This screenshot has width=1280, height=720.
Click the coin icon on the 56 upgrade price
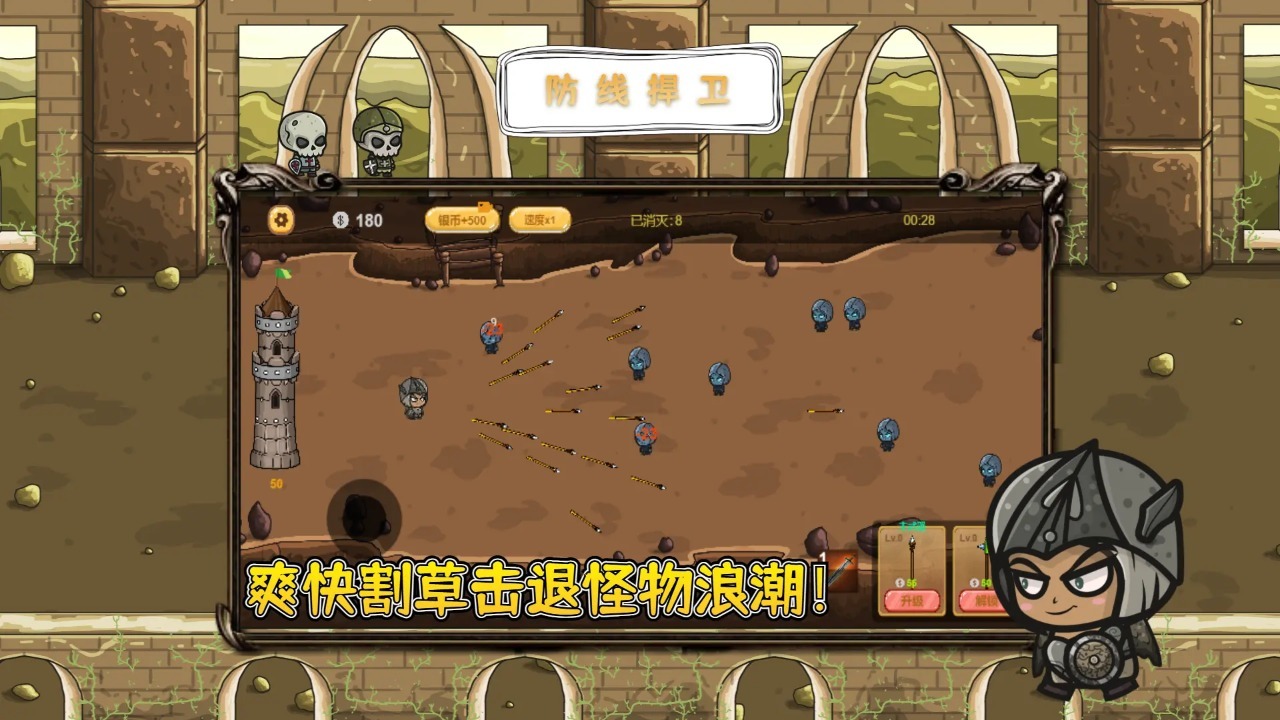coord(900,582)
